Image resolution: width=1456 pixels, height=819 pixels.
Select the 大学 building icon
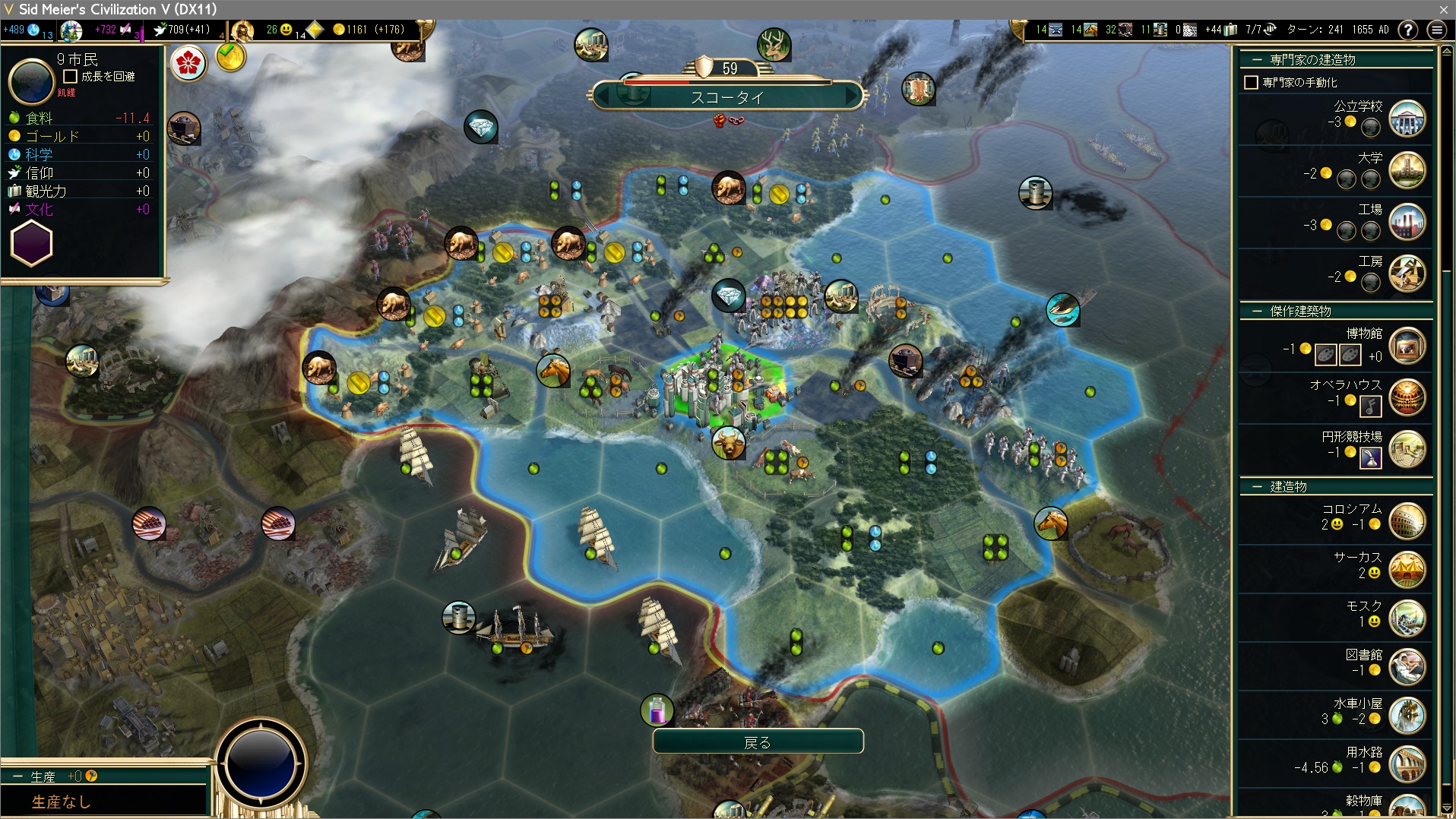coord(1407,171)
